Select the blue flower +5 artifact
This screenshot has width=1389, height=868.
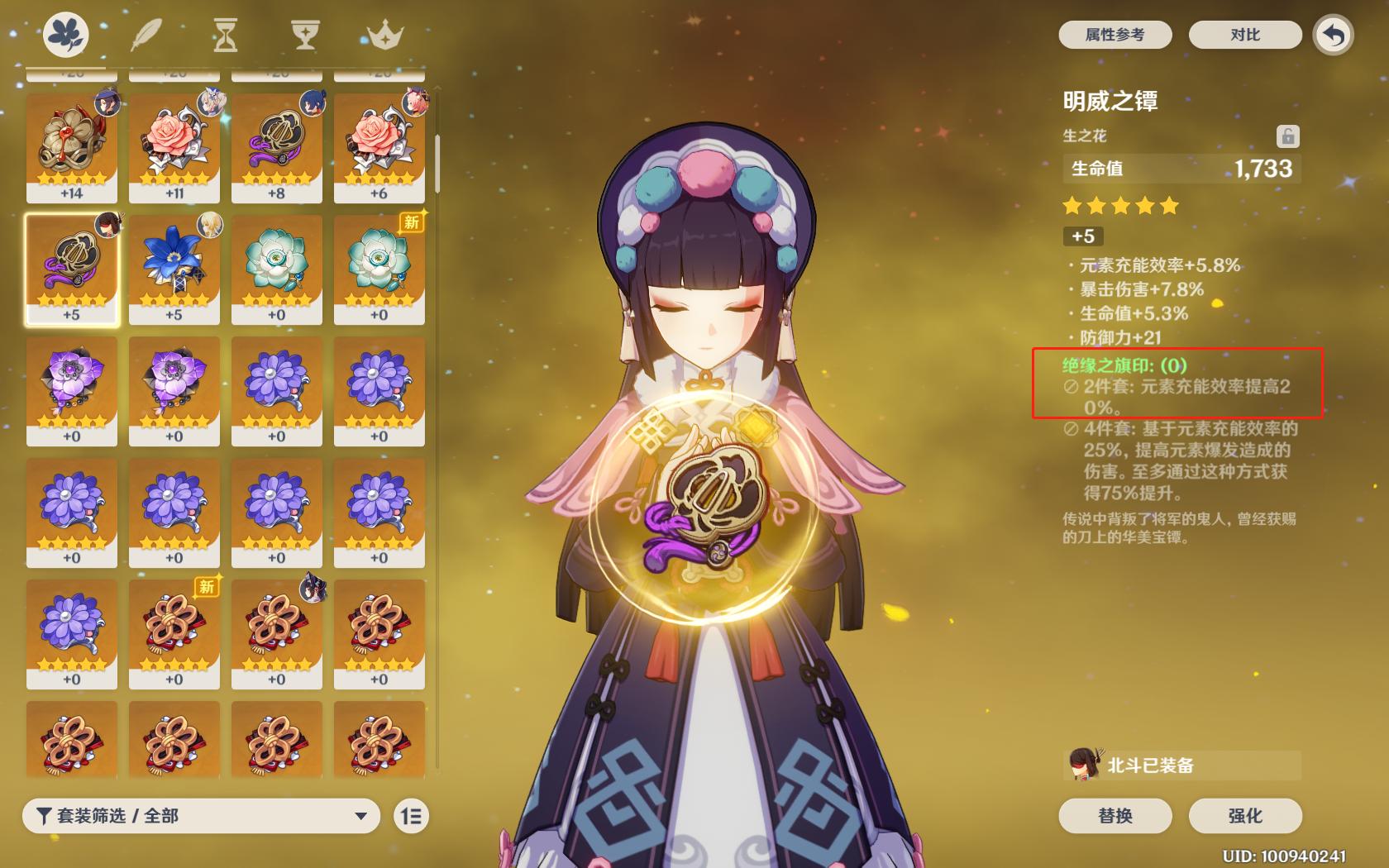pyautogui.click(x=174, y=269)
